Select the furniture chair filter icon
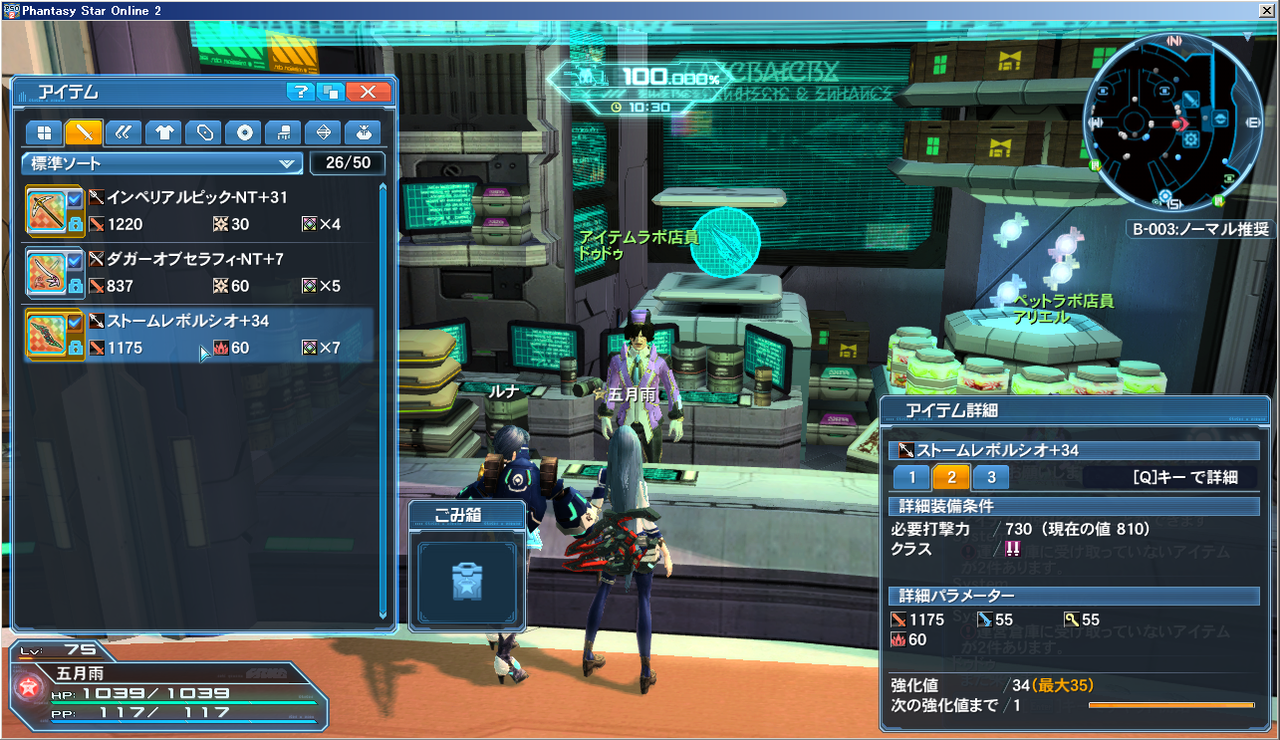Image resolution: width=1280 pixels, height=740 pixels. click(285, 132)
